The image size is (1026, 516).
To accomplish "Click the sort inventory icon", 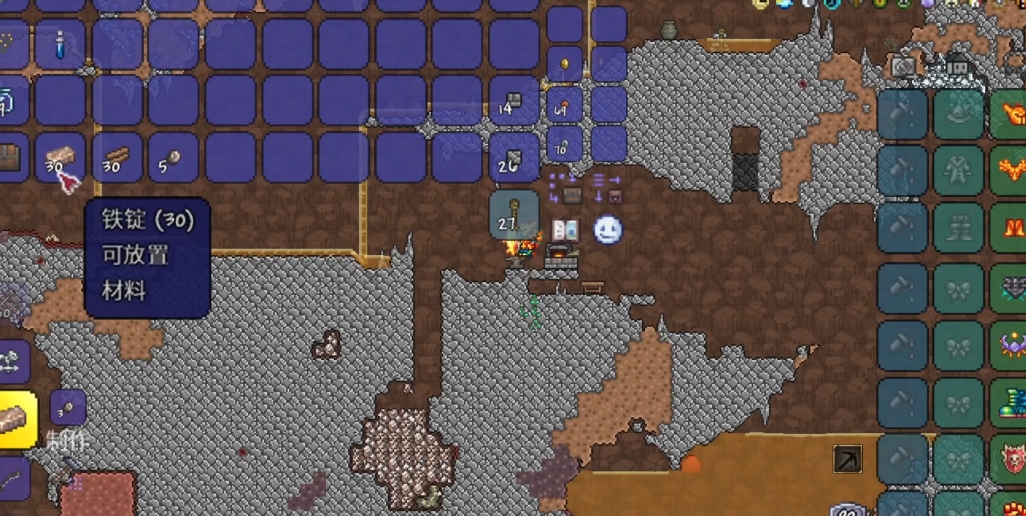I will 607,188.
